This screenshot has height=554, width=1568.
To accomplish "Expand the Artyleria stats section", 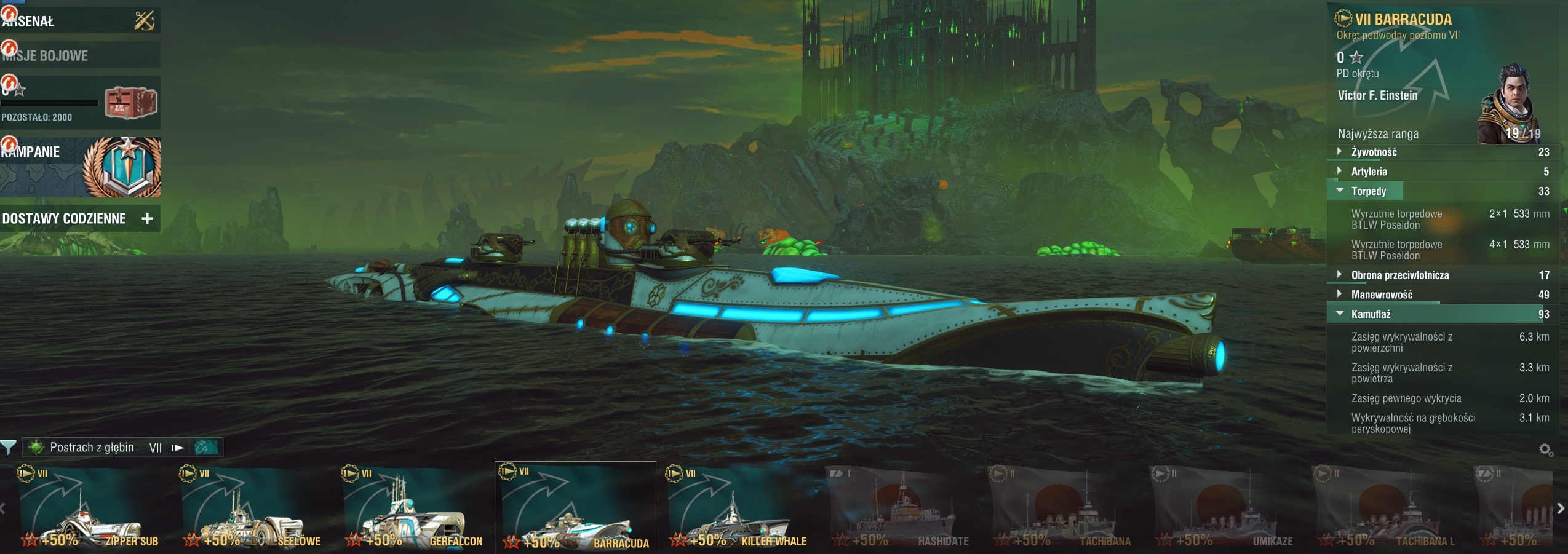I will click(x=1369, y=172).
